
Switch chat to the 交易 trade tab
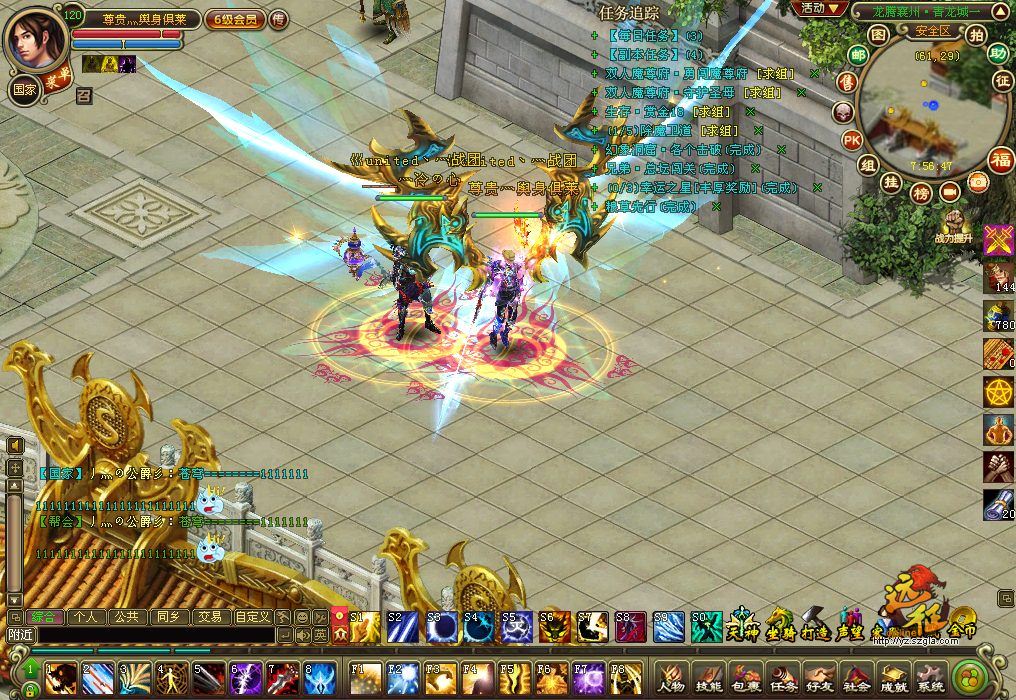point(209,617)
